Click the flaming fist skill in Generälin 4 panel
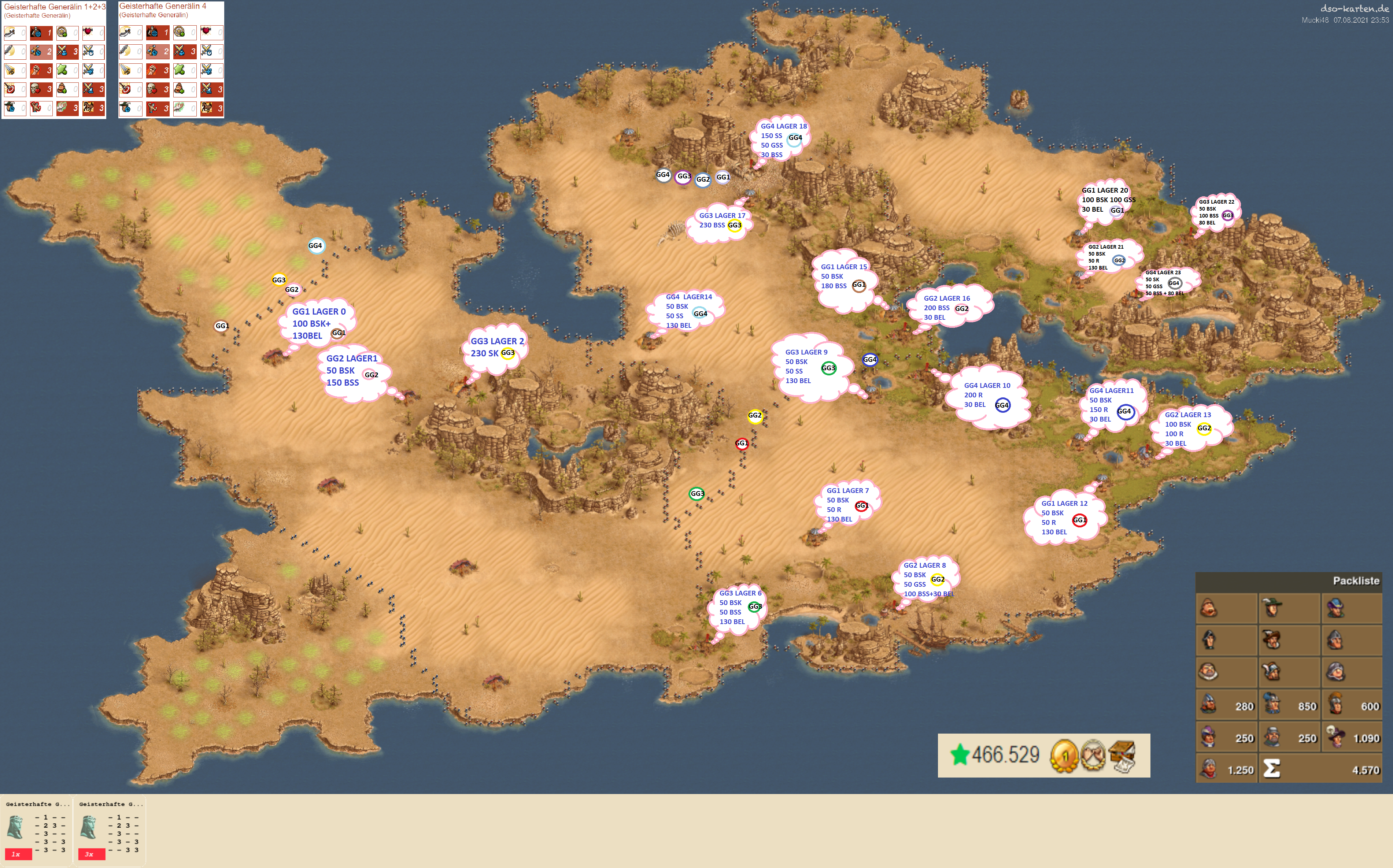Screen dimensions: 1393x868 click(157, 70)
